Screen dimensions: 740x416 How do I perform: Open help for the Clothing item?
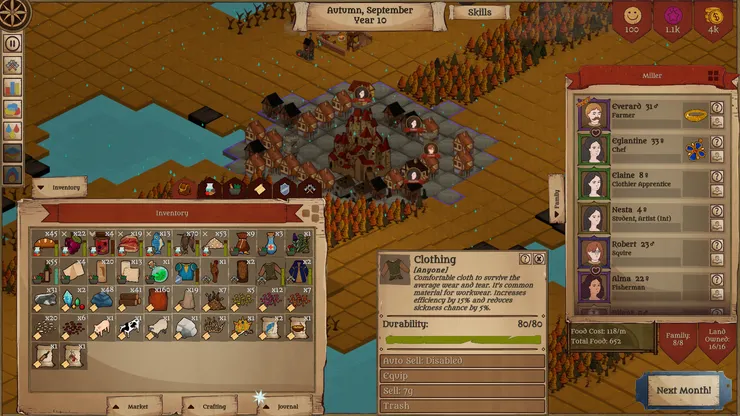click(x=524, y=259)
